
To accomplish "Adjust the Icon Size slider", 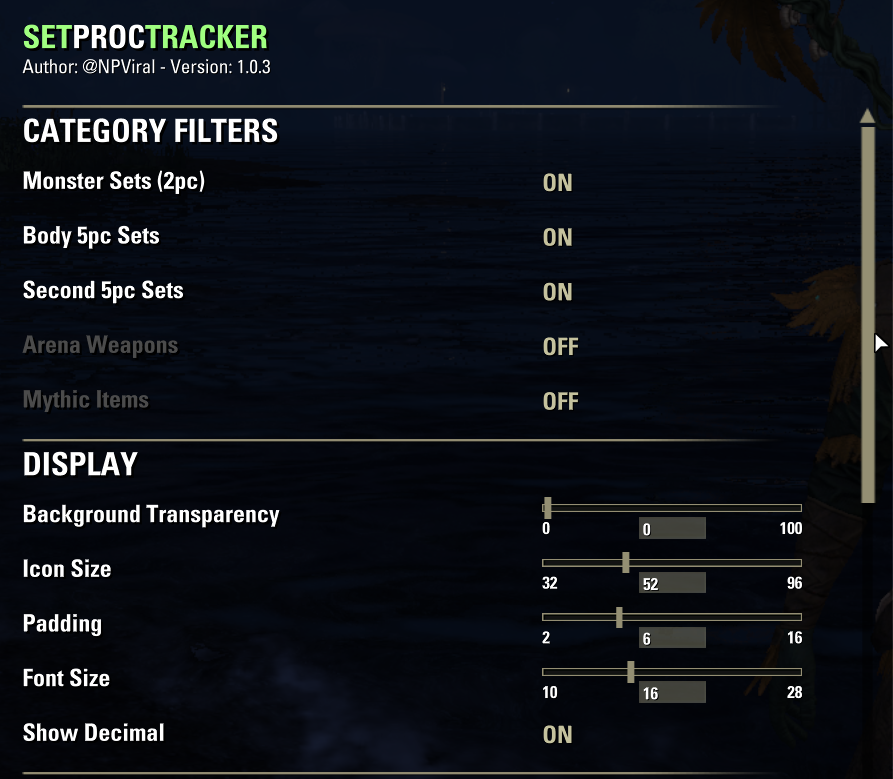I will 671,563.
